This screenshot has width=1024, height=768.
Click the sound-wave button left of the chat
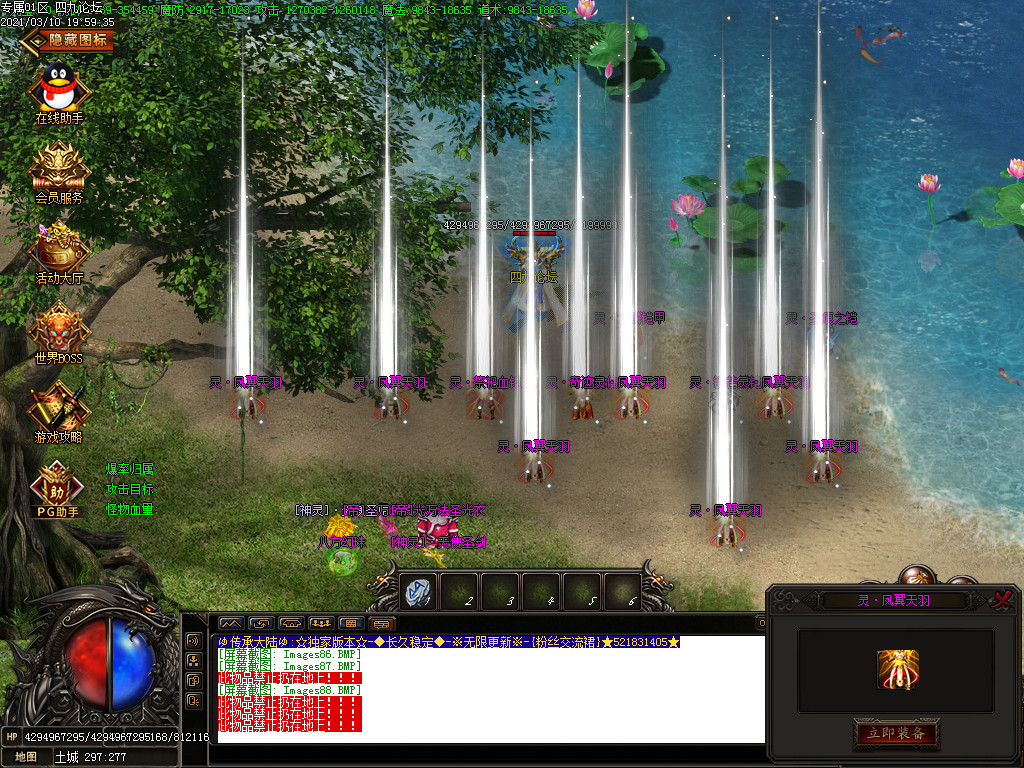(193, 641)
